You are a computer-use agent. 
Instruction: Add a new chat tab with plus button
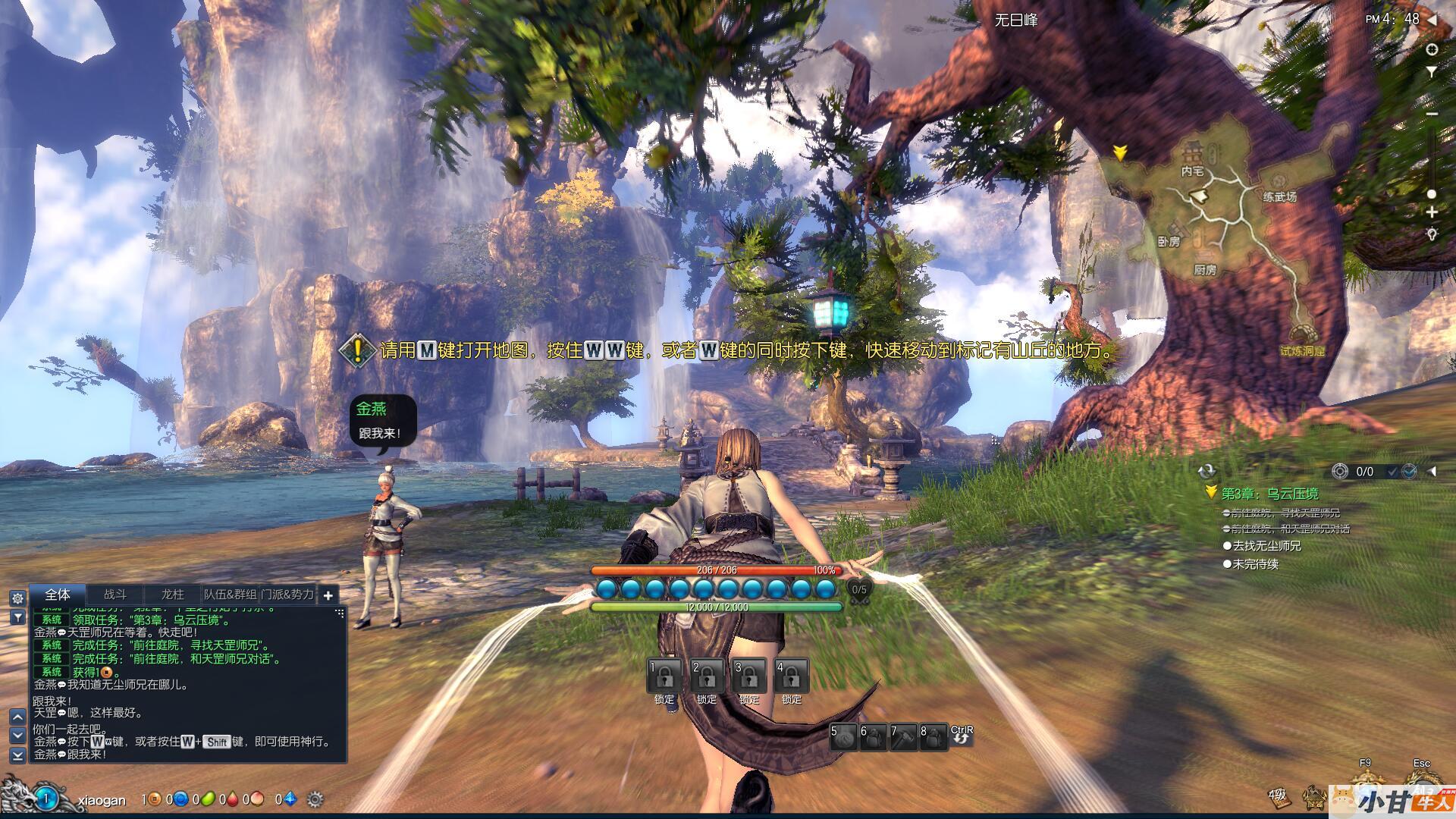click(328, 595)
